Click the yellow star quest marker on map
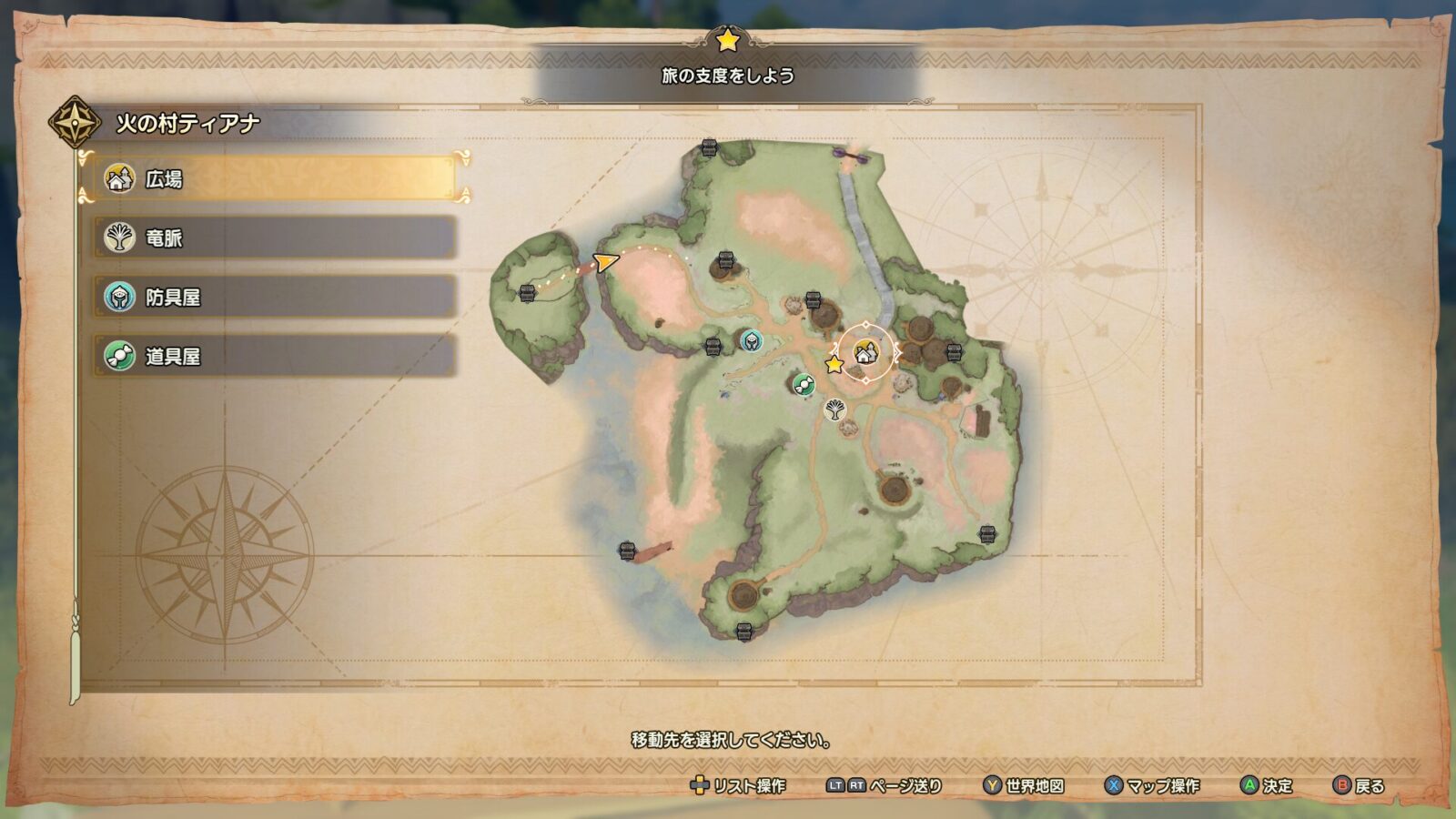The height and width of the screenshot is (819, 1456). coord(834,365)
